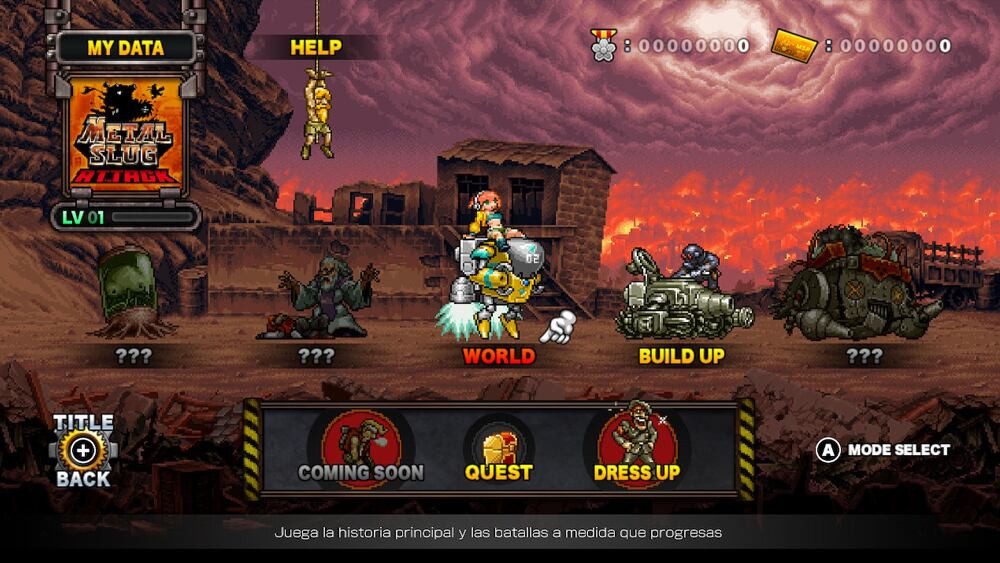
Task: Click the gold ticket currency icon
Action: (x=795, y=45)
